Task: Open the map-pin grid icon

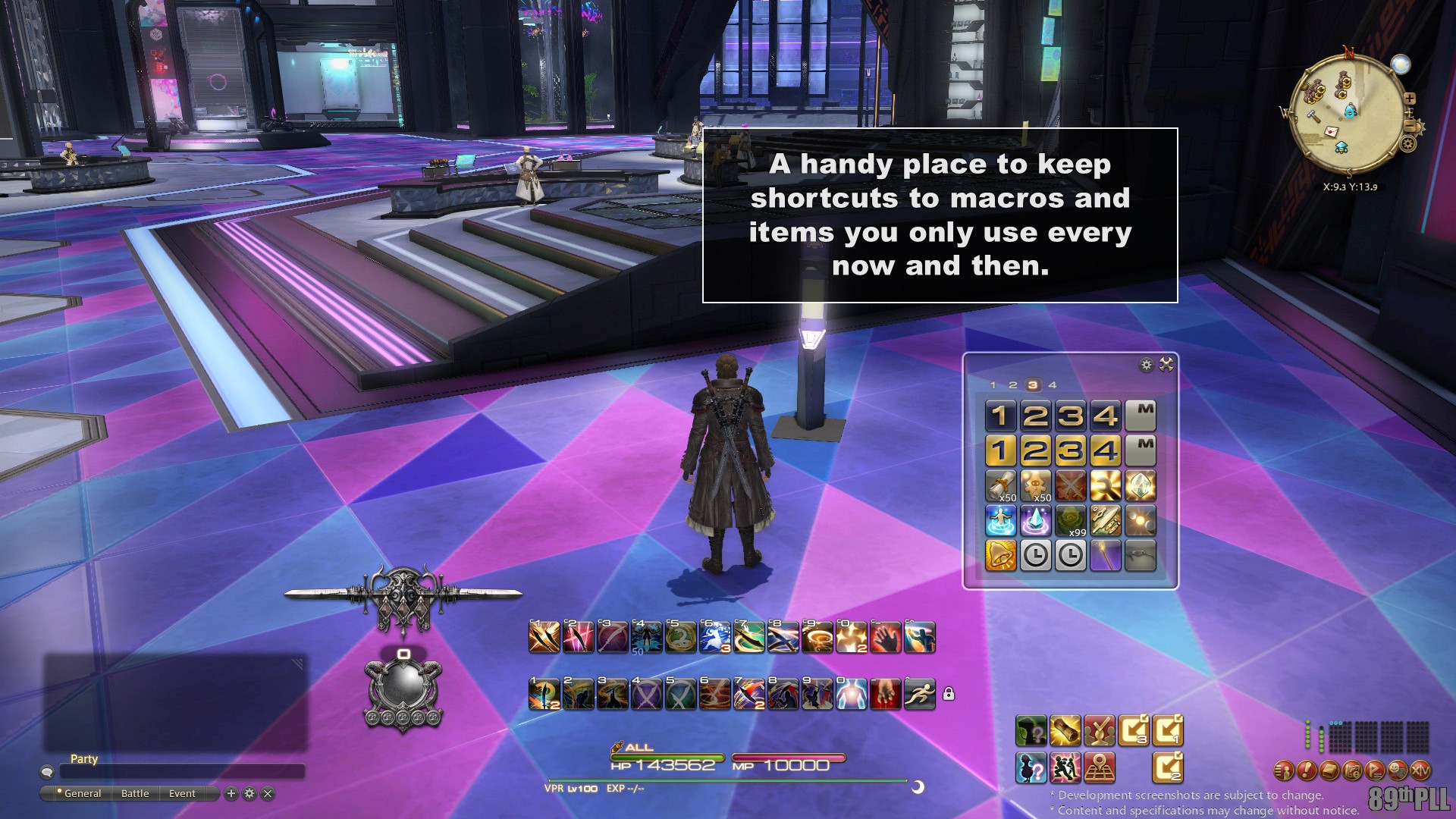Action: (x=1099, y=768)
